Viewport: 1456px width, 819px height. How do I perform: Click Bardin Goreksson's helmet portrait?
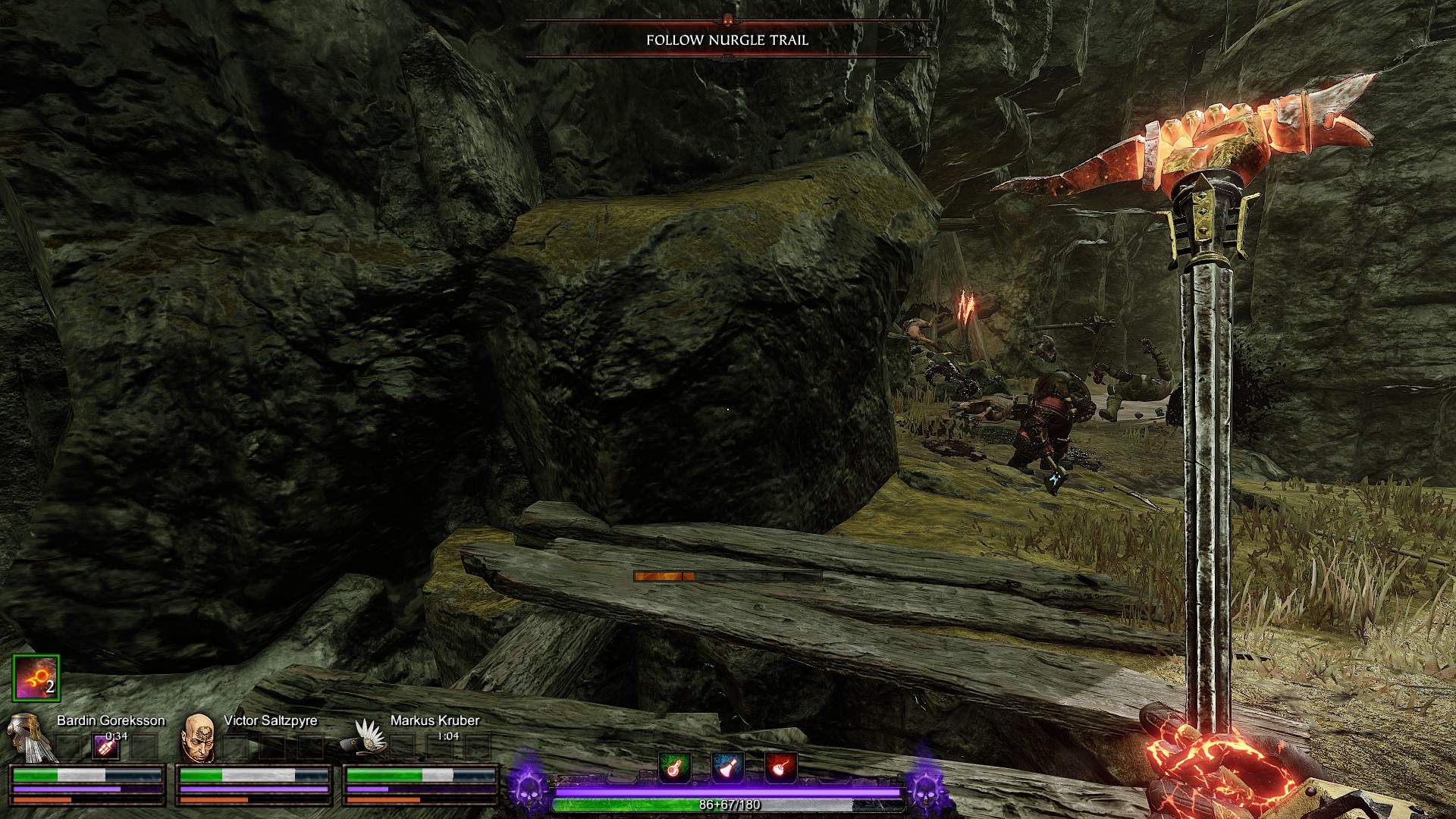tap(27, 739)
